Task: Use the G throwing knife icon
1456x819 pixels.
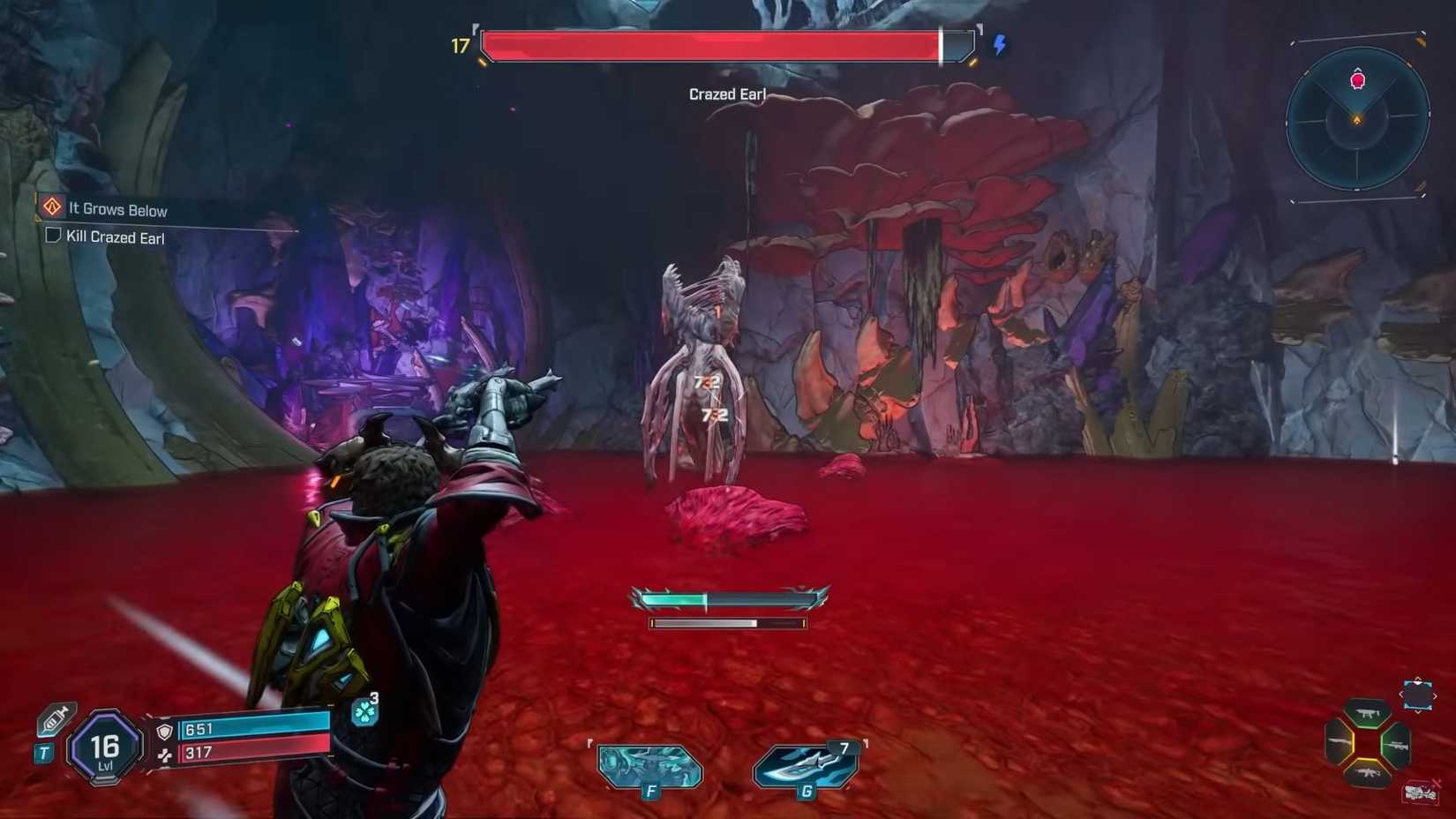Action: [x=805, y=763]
